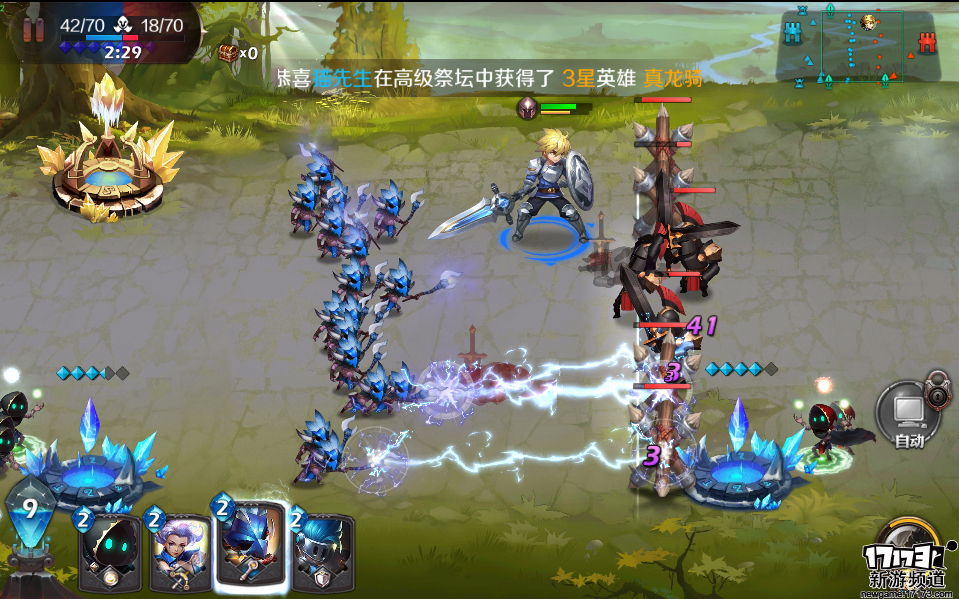Screen dimensions: 959x599
Task: Select the black hooded shadow unit card
Action: 109,552
